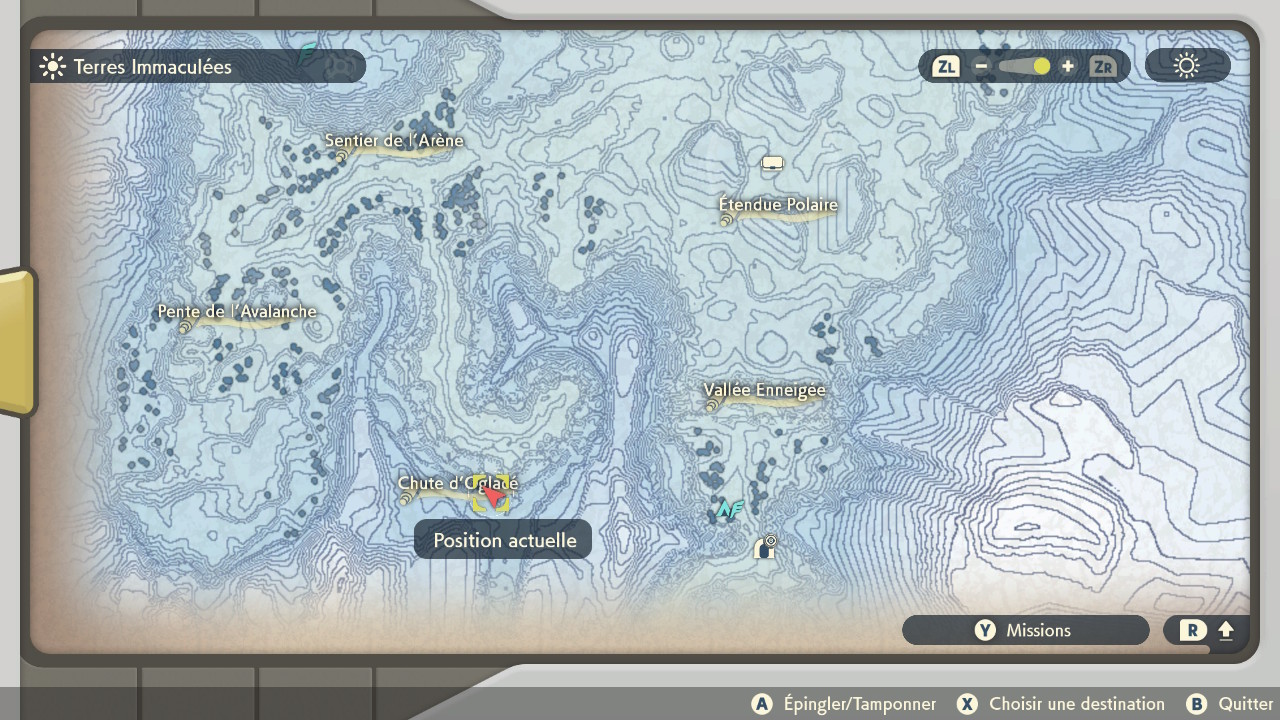Viewport: 1280px width, 720px height.
Task: Click the sun weather icon at top right
Action: [x=1187, y=67]
